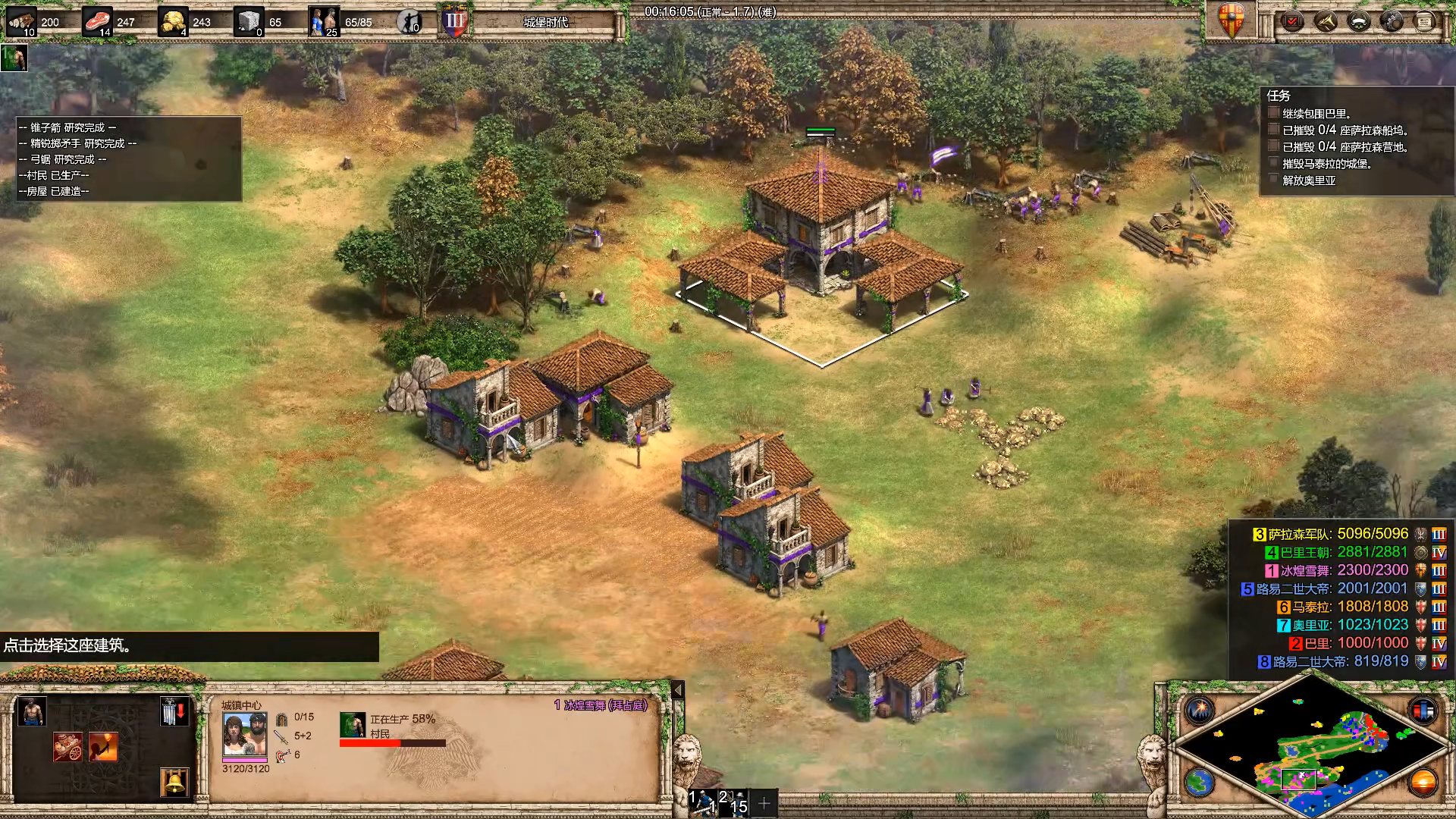The height and width of the screenshot is (819, 1456).
Task: Research the Town Watch torch technology
Action: click(x=102, y=747)
